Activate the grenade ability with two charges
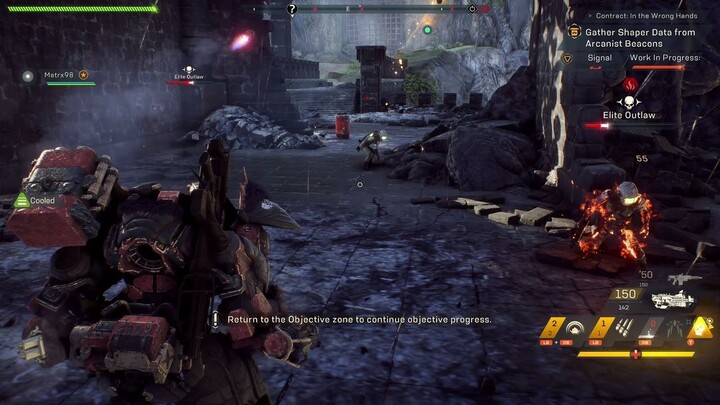 pos(553,327)
